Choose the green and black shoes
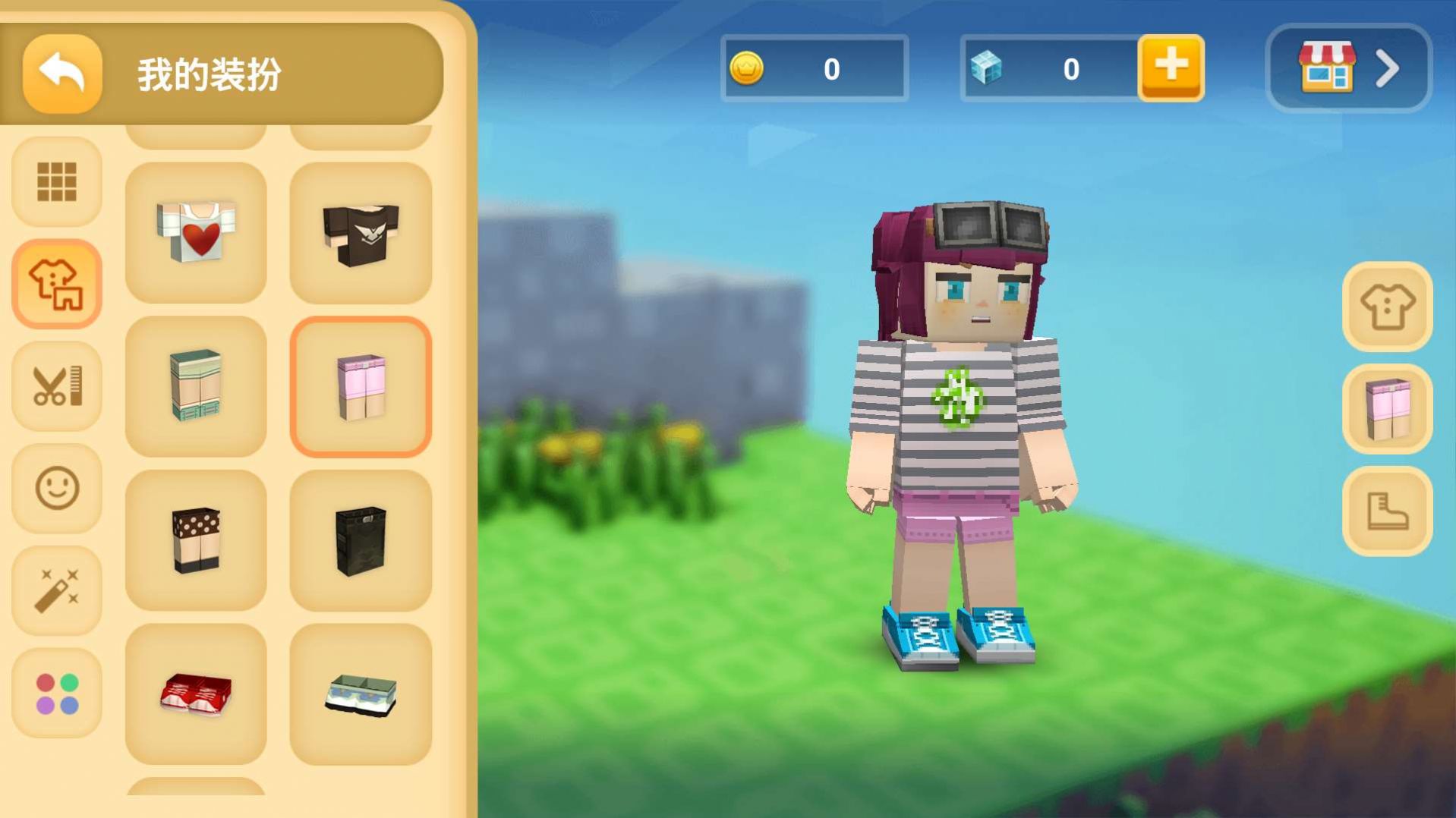 361,694
